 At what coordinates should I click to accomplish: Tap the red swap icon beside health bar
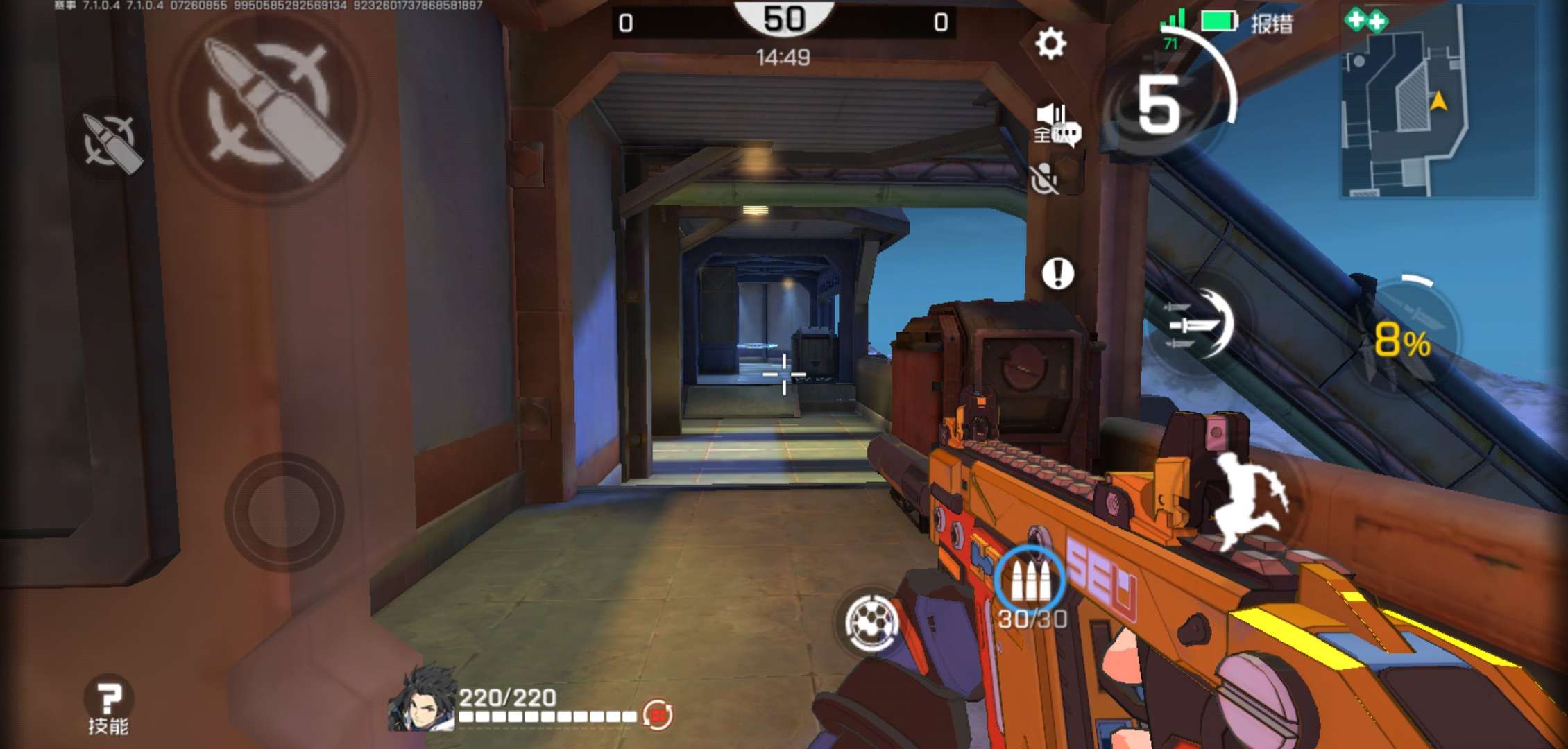tap(656, 714)
